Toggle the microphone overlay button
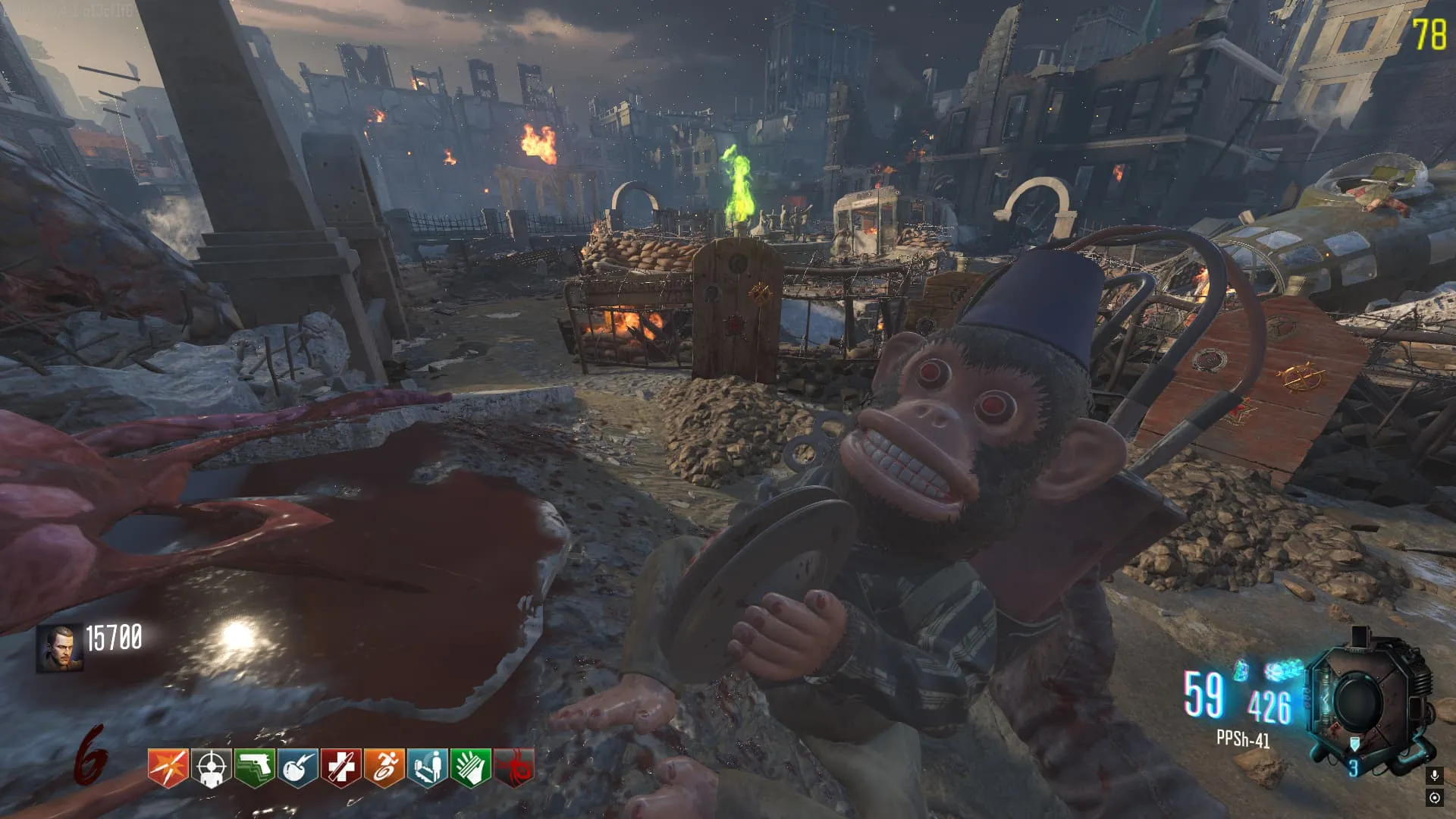 click(x=1434, y=775)
